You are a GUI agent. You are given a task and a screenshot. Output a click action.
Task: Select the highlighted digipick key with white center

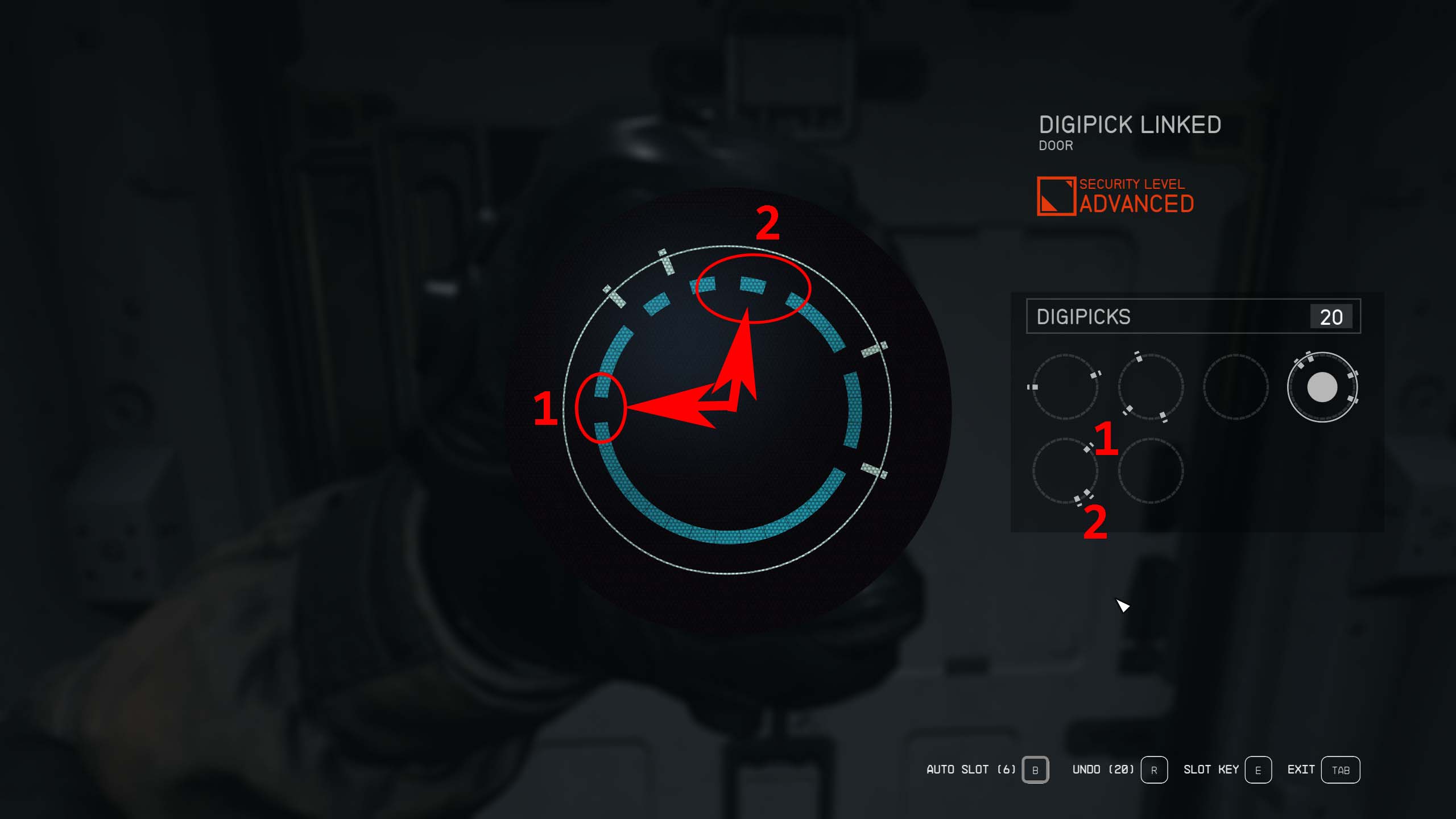pos(1322,387)
